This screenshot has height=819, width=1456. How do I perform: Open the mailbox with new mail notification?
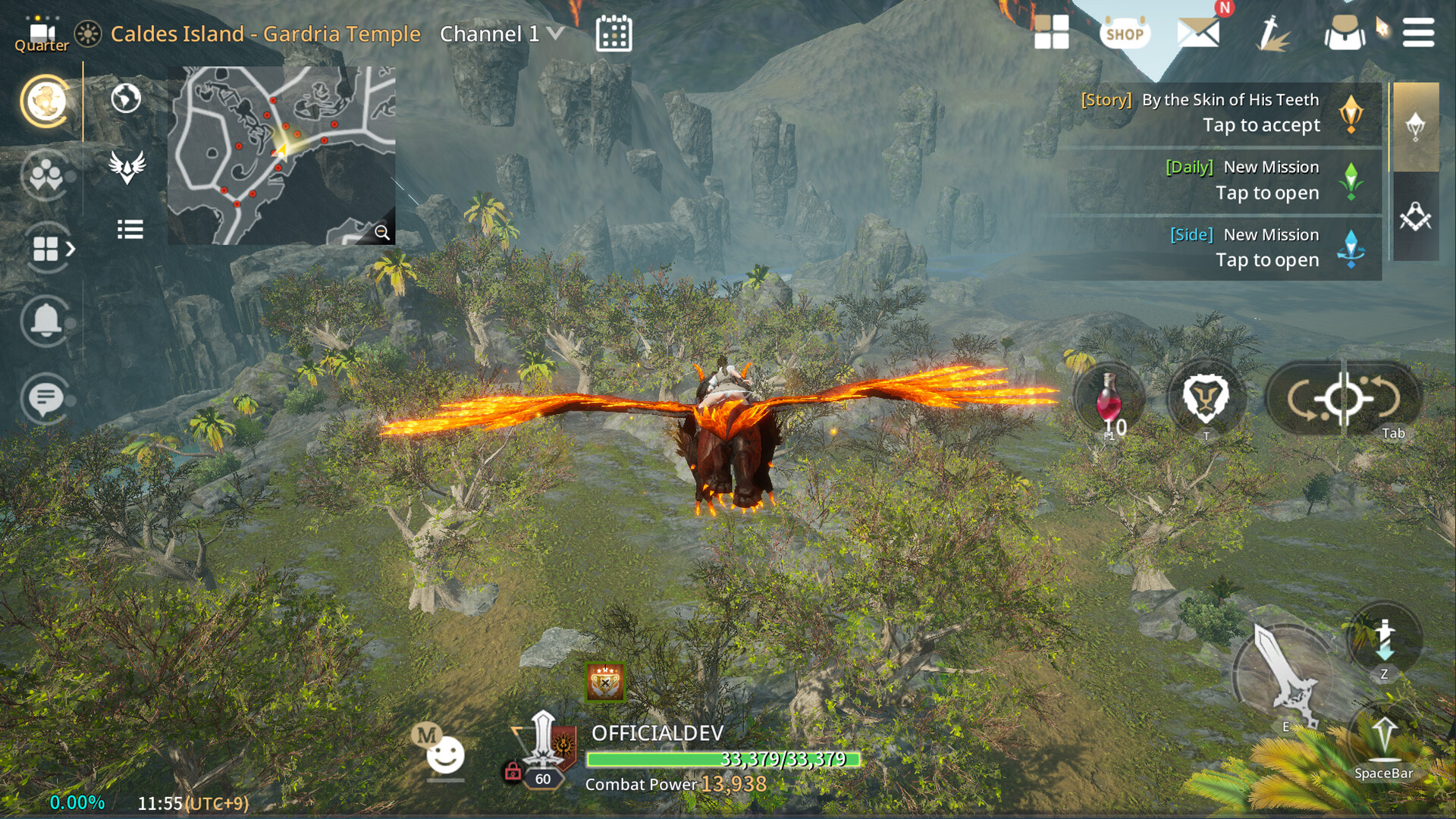point(1200,33)
